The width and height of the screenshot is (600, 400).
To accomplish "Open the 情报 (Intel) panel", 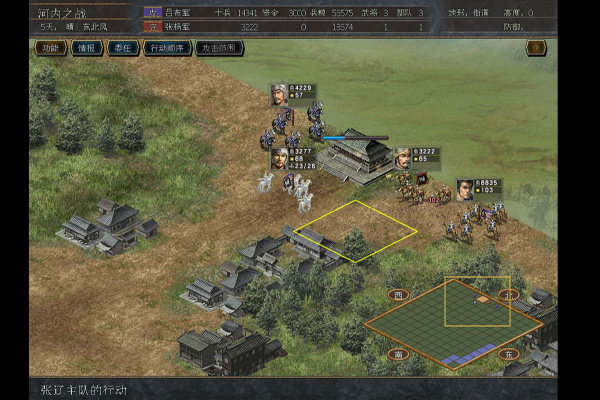I will pyautogui.click(x=87, y=47).
